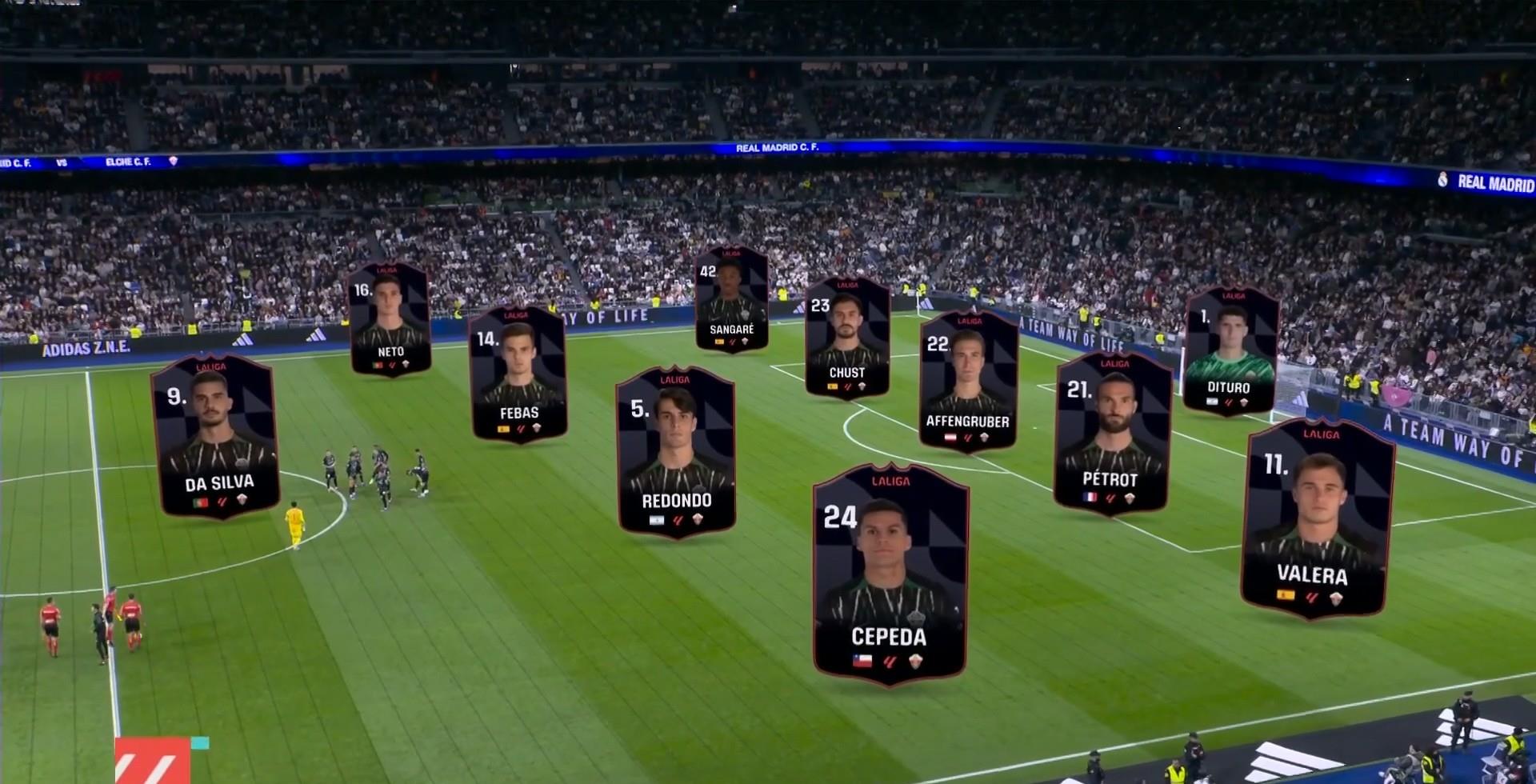Select the Redondo number 5 card
The height and width of the screenshot is (784, 1536).
[x=676, y=452]
